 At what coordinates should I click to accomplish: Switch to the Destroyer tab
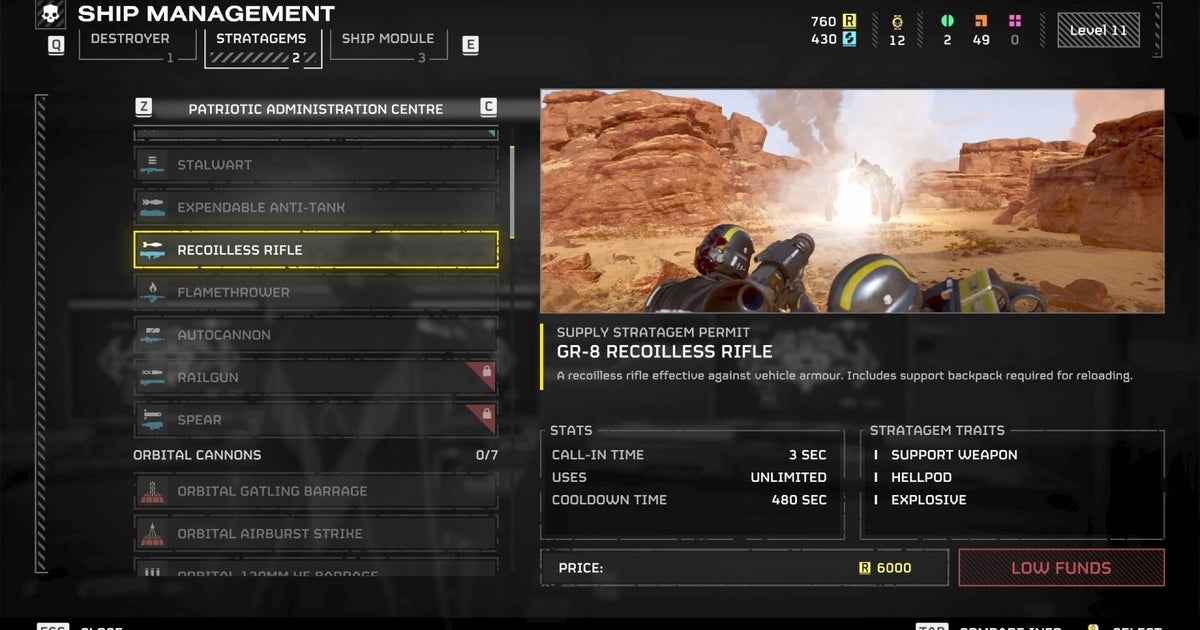pyautogui.click(x=130, y=40)
